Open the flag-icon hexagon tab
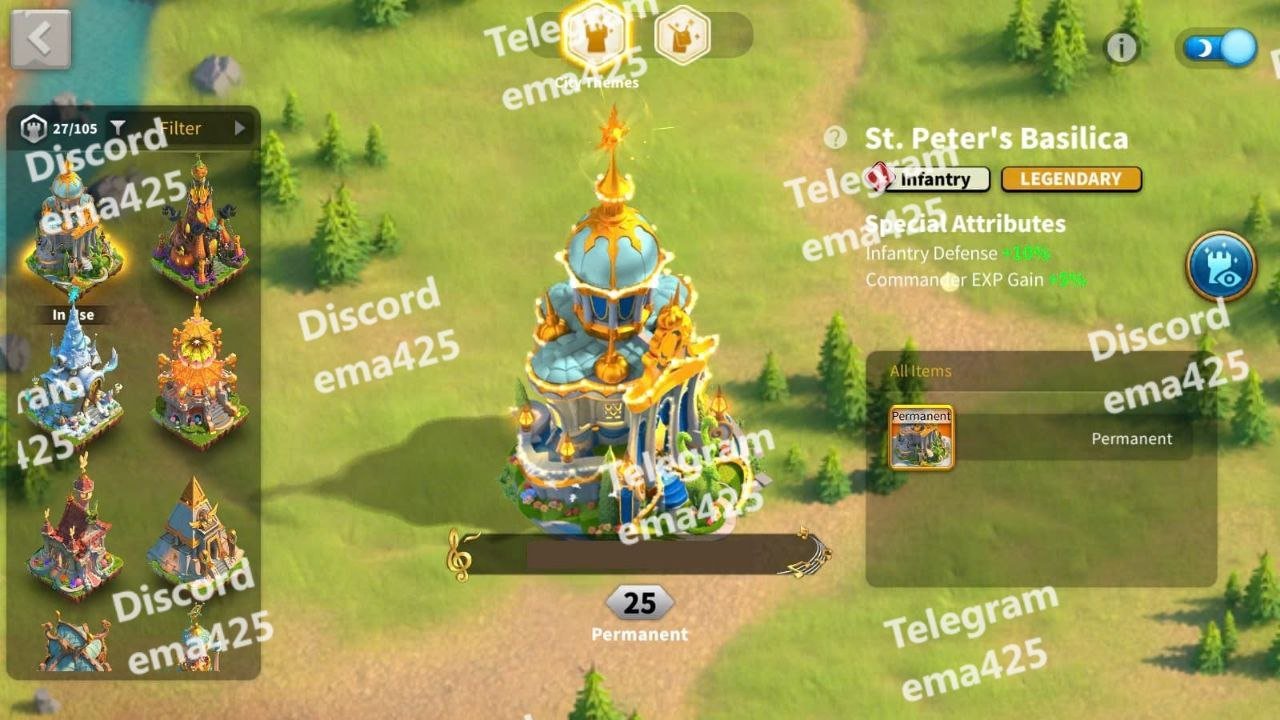This screenshot has height=720, width=1280. [x=682, y=36]
